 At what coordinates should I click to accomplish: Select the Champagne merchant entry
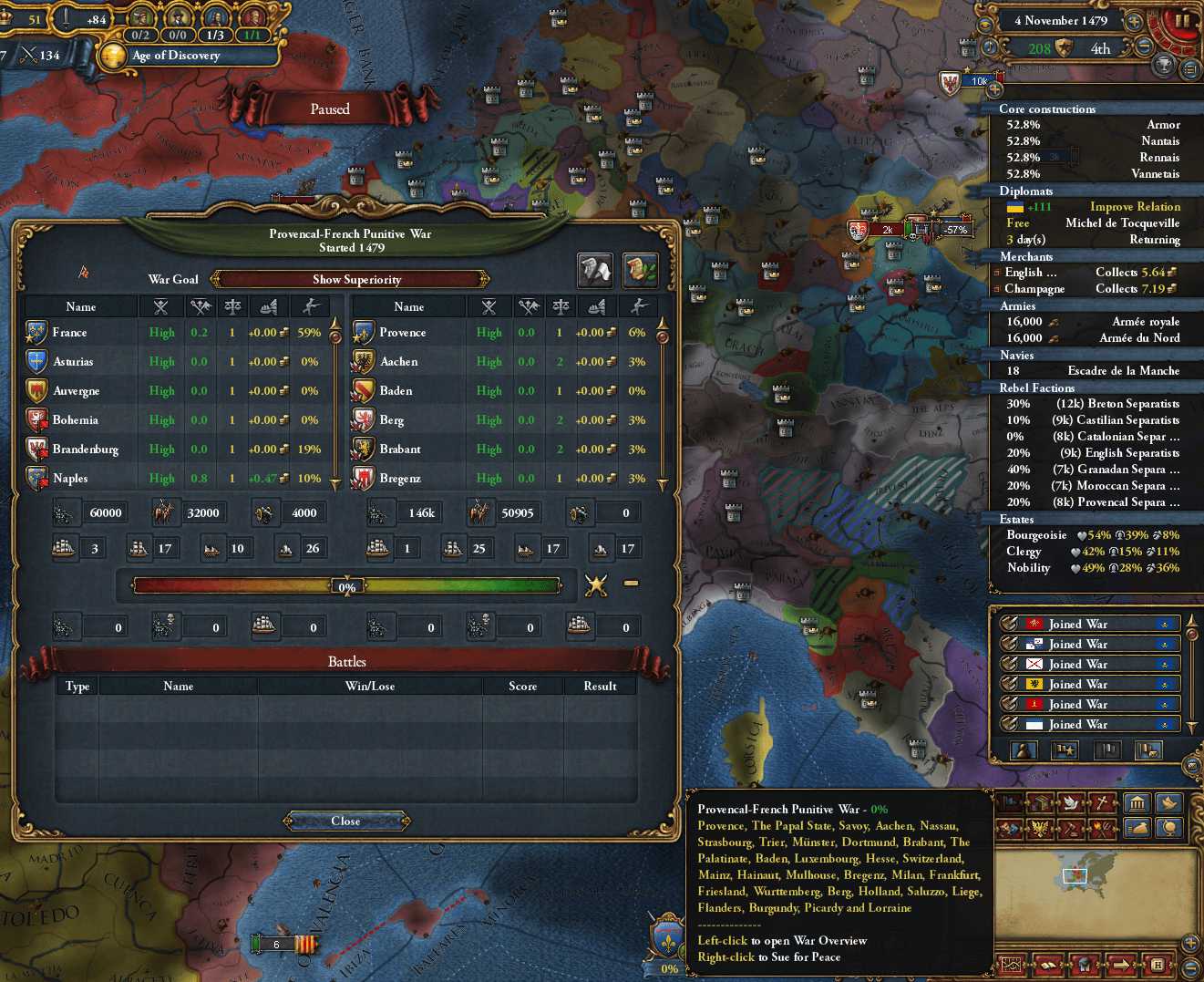point(1087,289)
